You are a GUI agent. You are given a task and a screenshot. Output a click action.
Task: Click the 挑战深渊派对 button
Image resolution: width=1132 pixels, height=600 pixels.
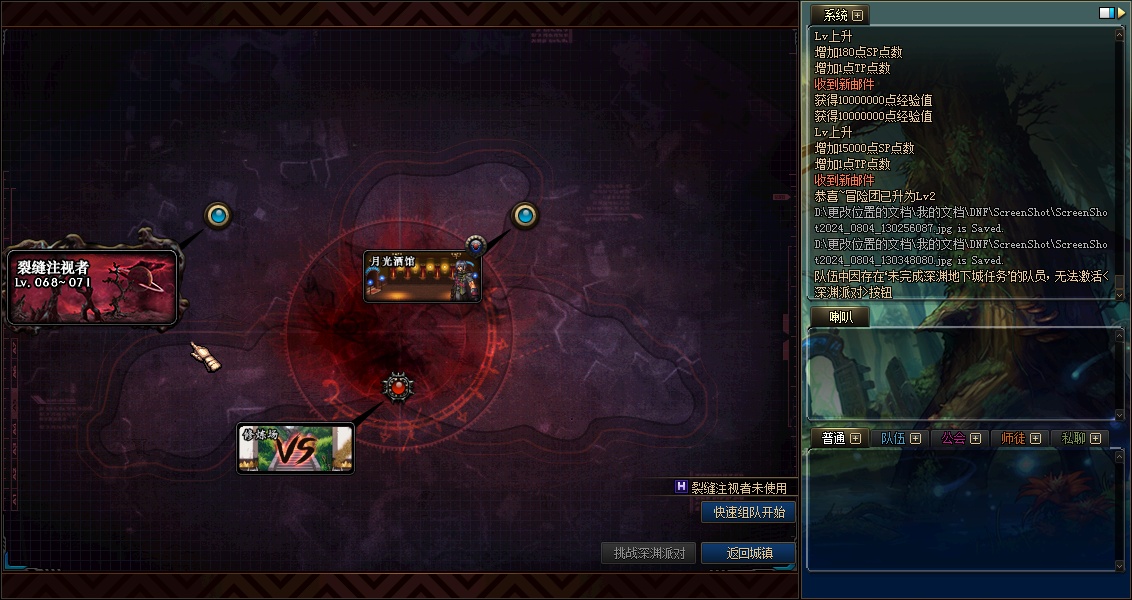(649, 553)
